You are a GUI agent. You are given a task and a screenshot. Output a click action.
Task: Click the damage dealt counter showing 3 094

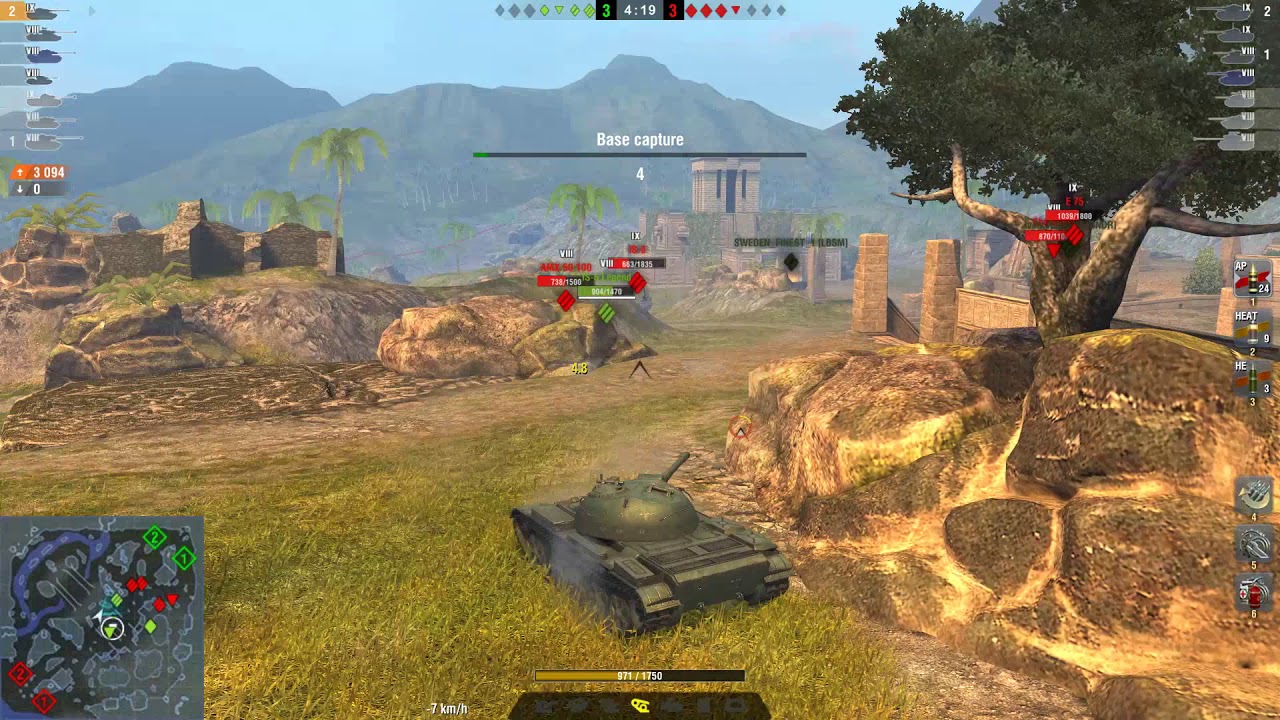38,170
